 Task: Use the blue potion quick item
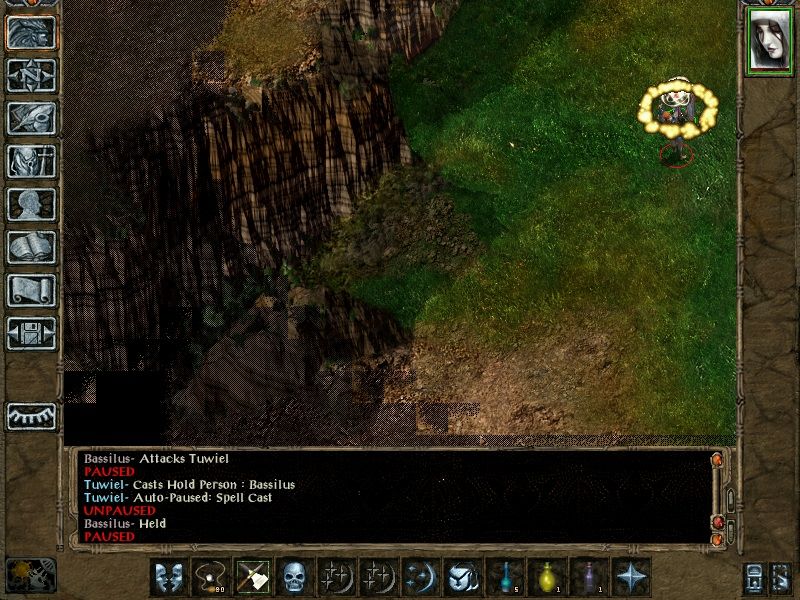click(505, 577)
